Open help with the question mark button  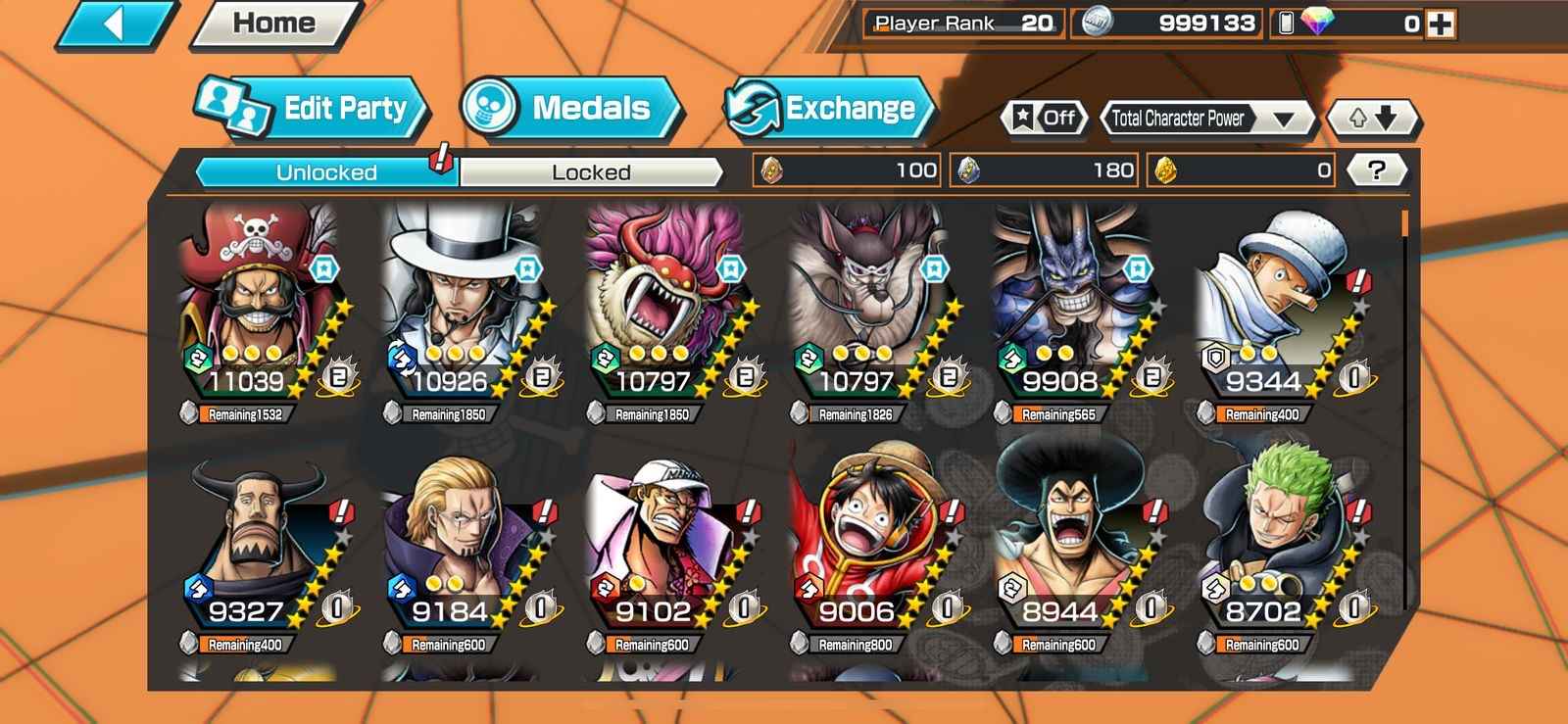pos(1376,170)
